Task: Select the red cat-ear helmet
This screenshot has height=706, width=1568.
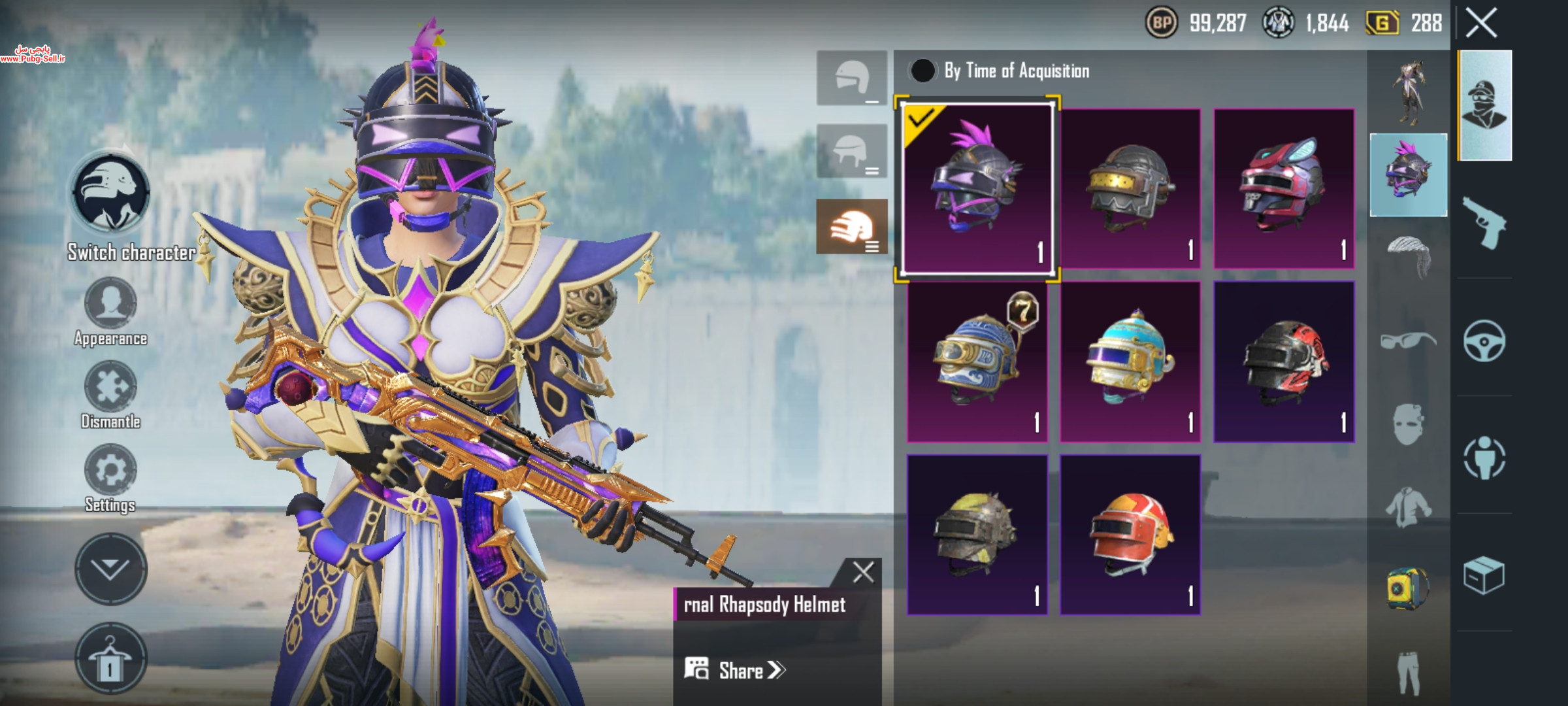Action: pos(1283,189)
